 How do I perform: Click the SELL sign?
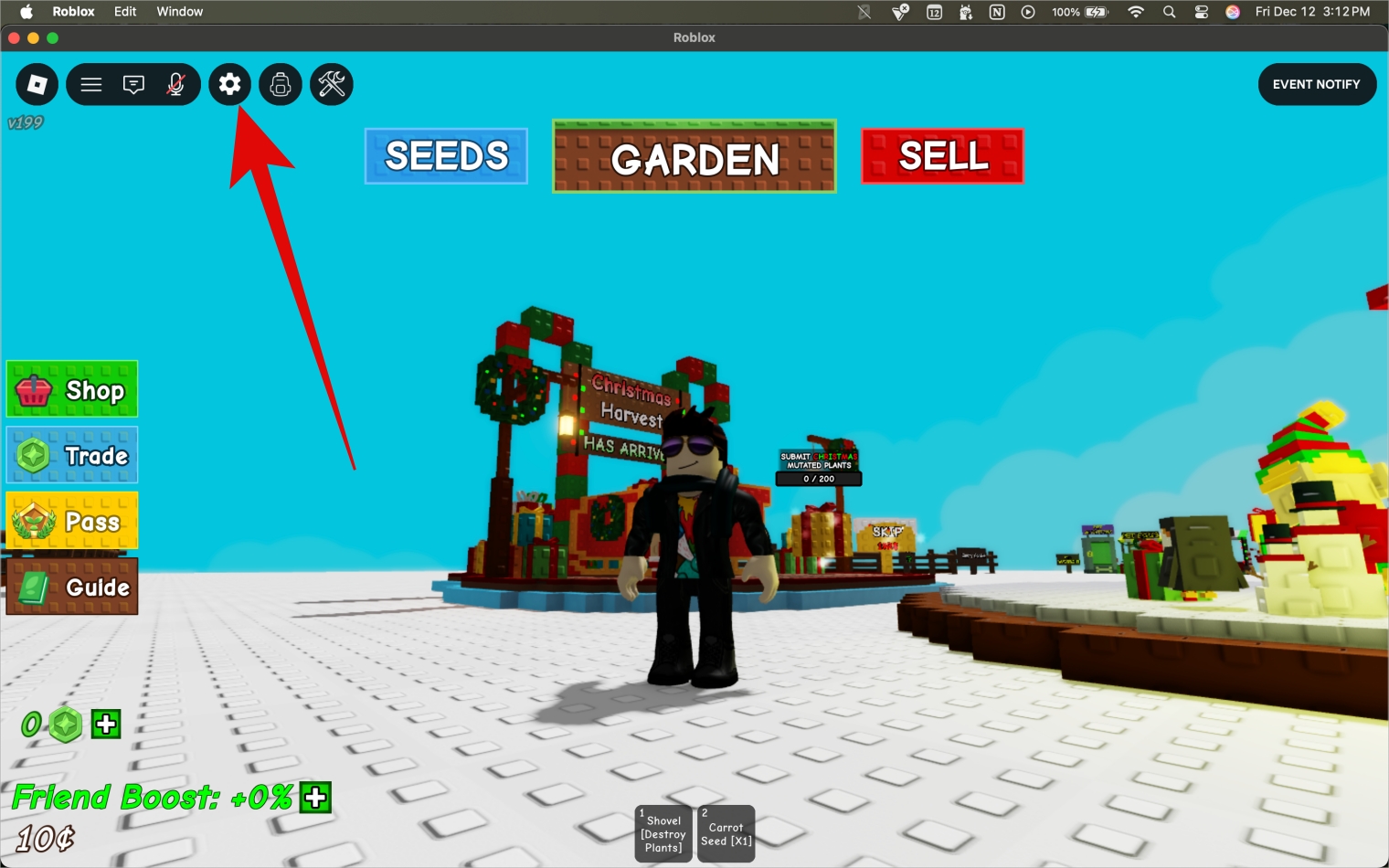942,155
